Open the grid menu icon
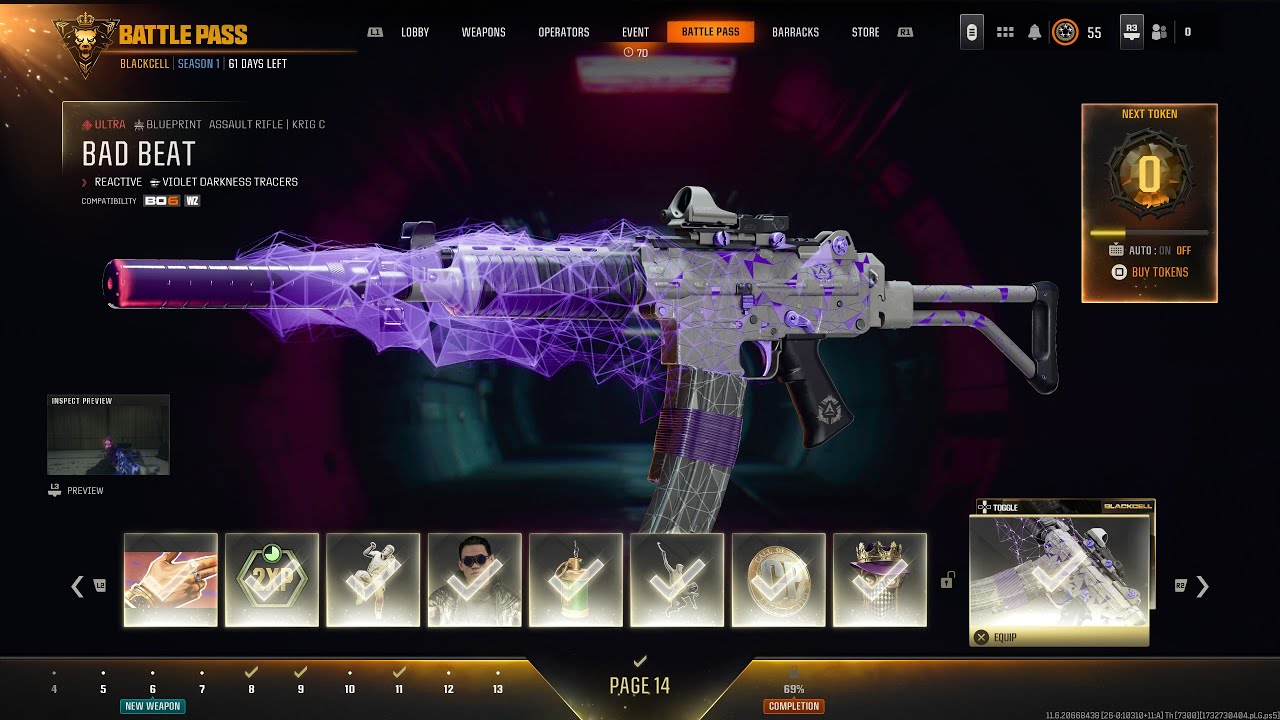 click(1005, 32)
